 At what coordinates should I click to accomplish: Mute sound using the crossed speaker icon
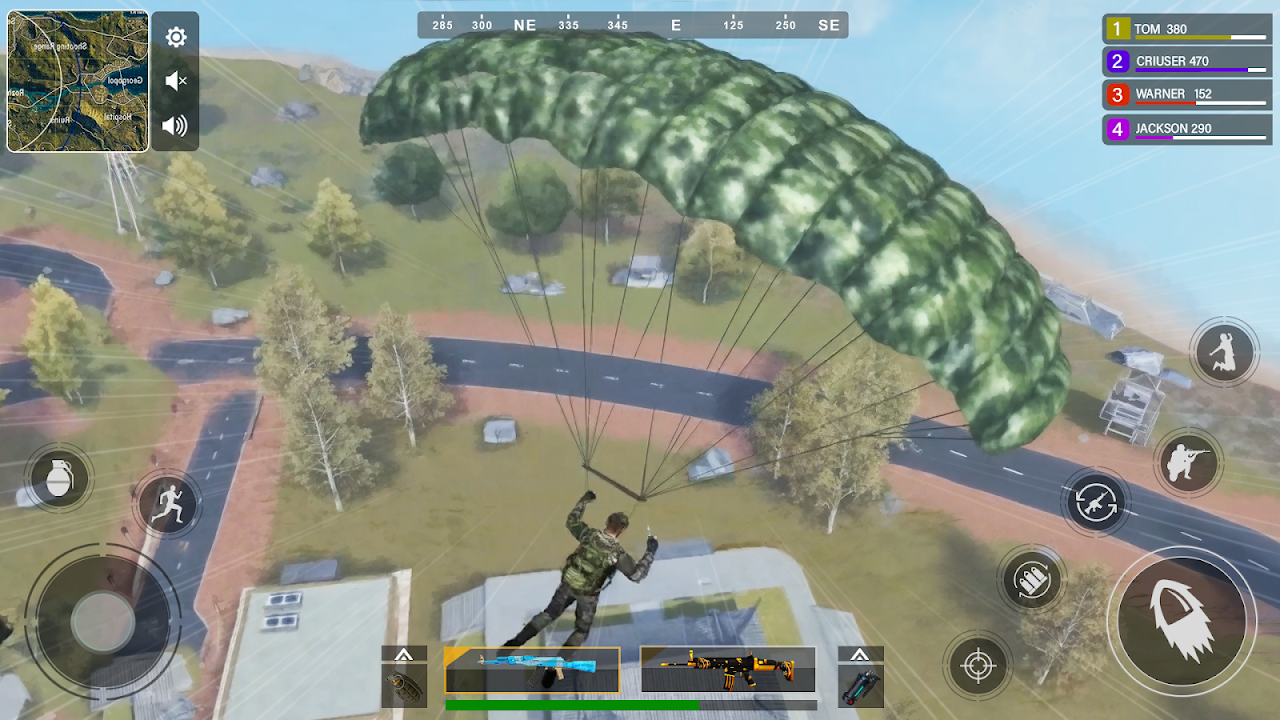point(176,81)
